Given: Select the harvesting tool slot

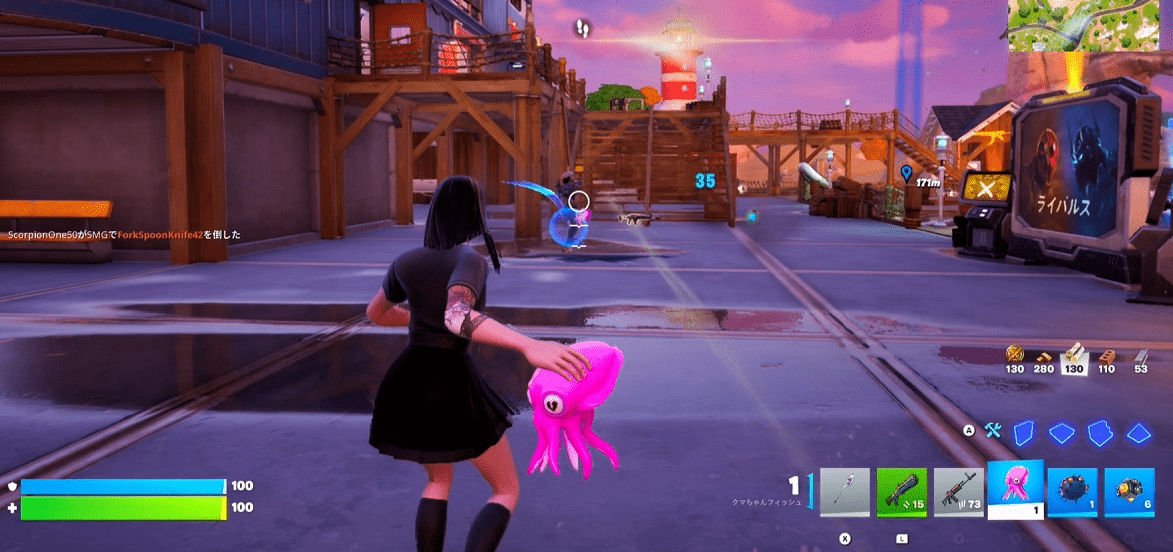Looking at the screenshot, I should point(844,493).
